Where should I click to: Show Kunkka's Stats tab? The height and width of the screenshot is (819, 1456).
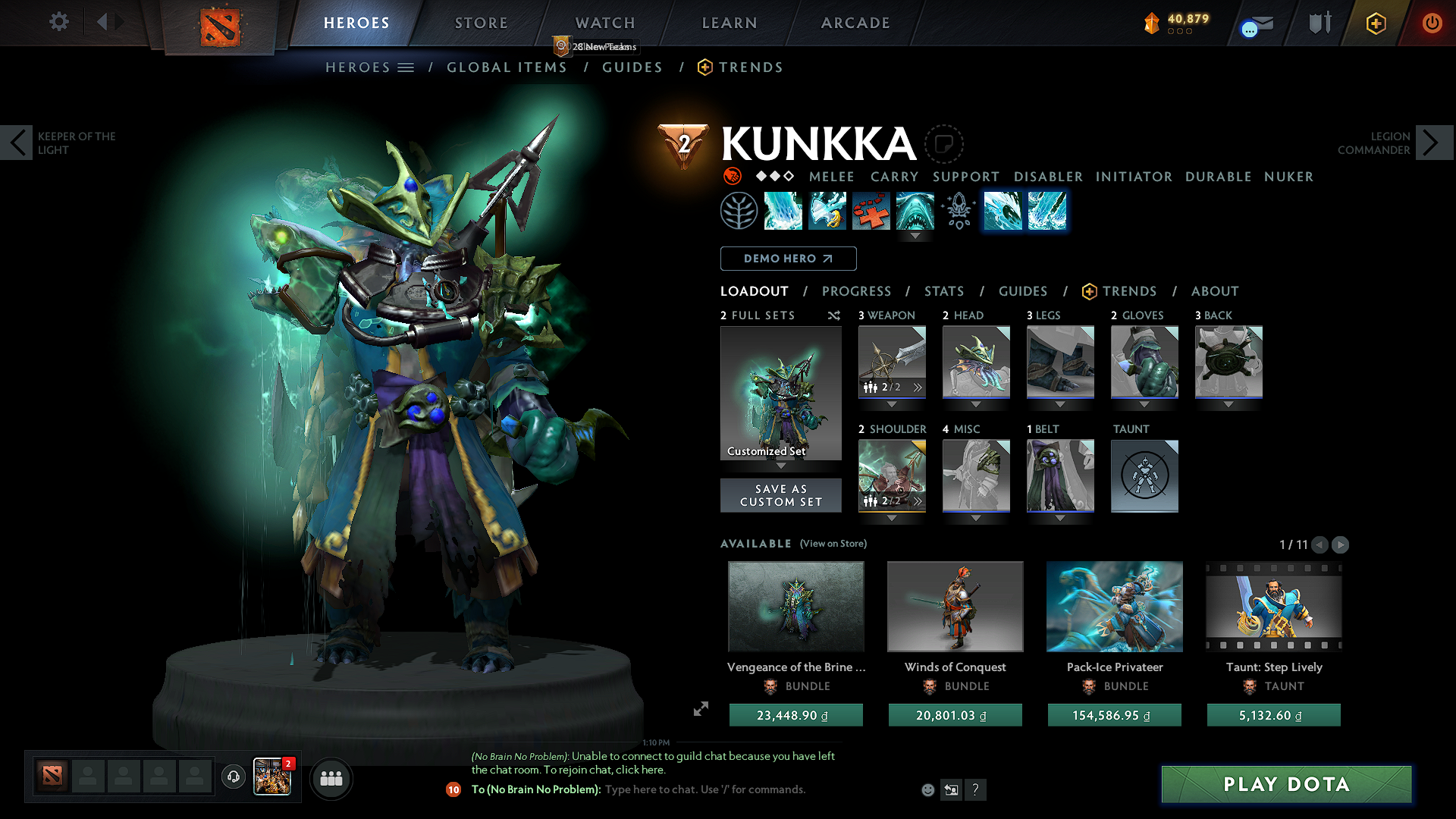[x=943, y=291]
